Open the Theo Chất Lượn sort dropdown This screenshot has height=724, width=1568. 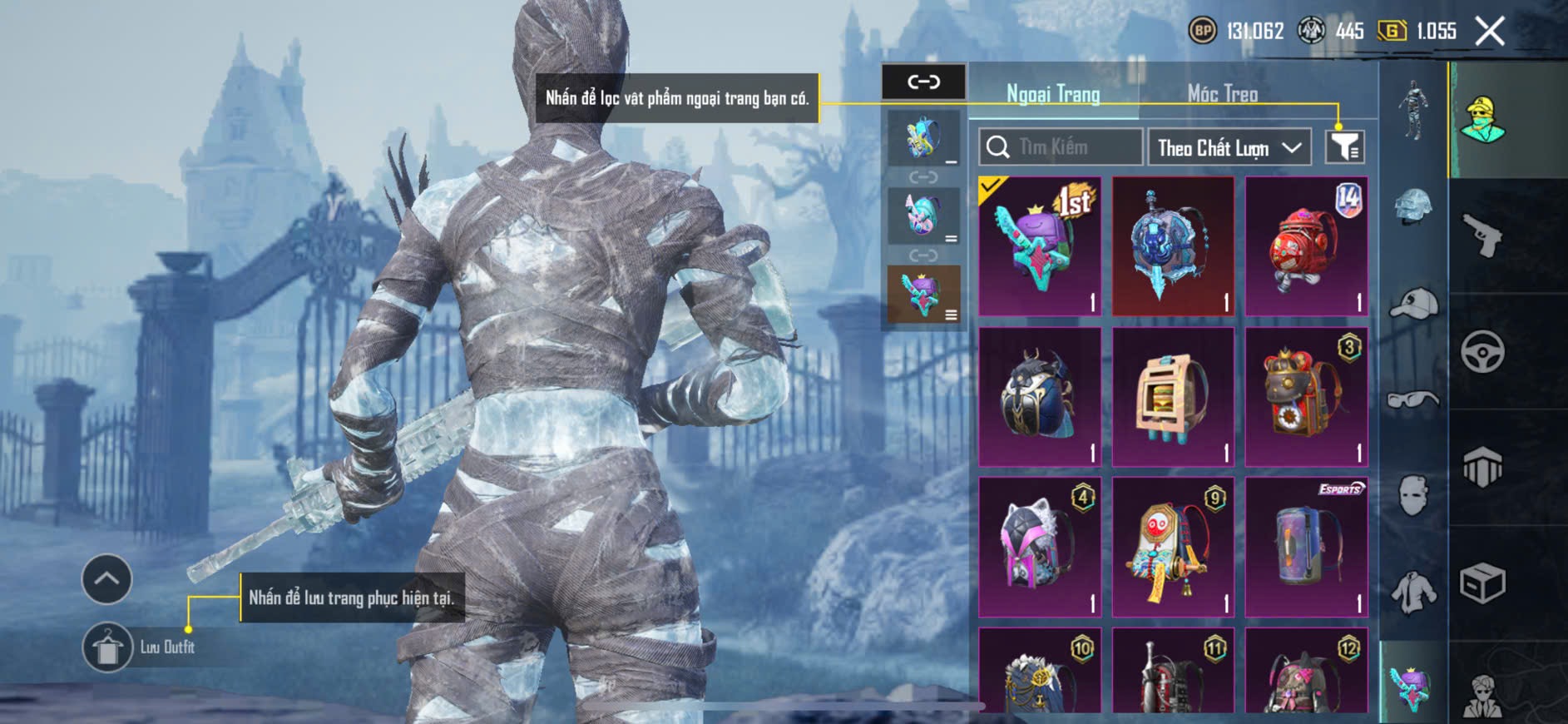[1229, 148]
